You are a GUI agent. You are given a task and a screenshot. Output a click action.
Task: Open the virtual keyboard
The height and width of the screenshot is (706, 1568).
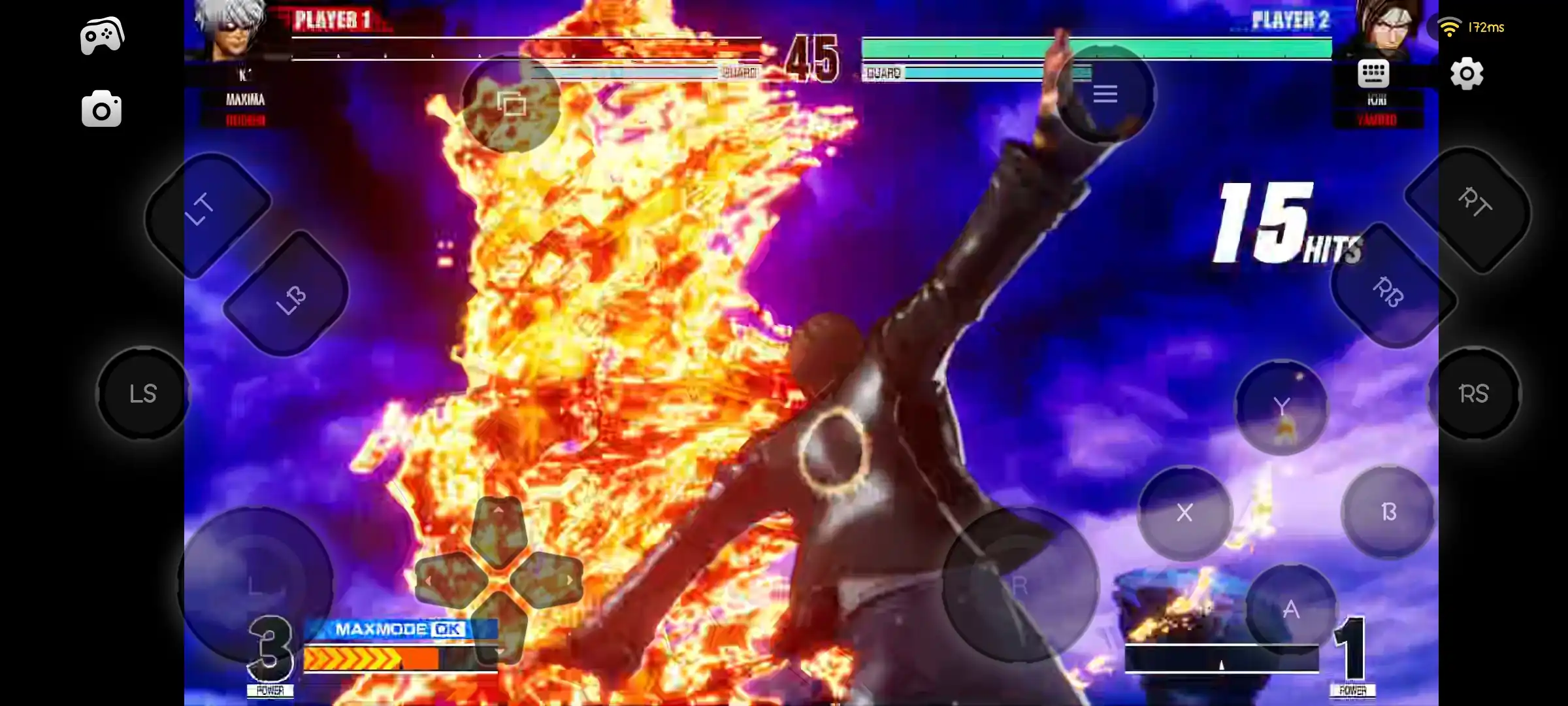1374,74
